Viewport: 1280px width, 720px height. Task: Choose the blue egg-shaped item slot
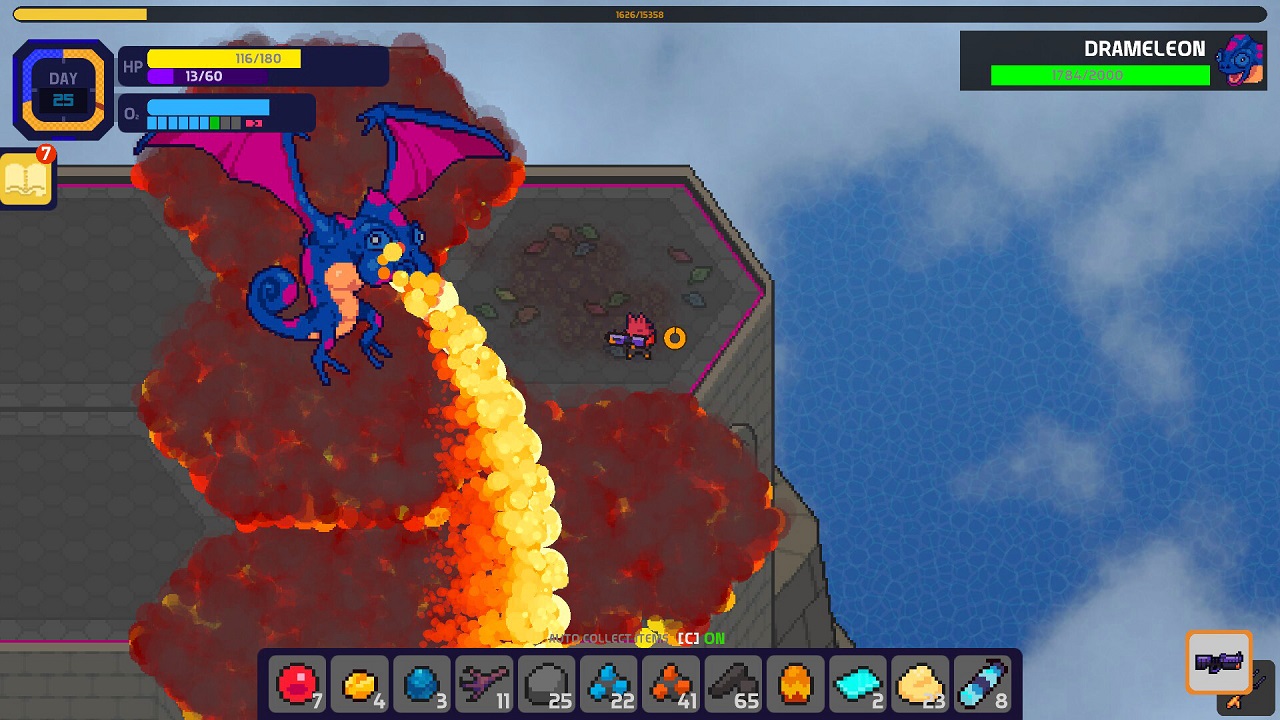coord(422,685)
